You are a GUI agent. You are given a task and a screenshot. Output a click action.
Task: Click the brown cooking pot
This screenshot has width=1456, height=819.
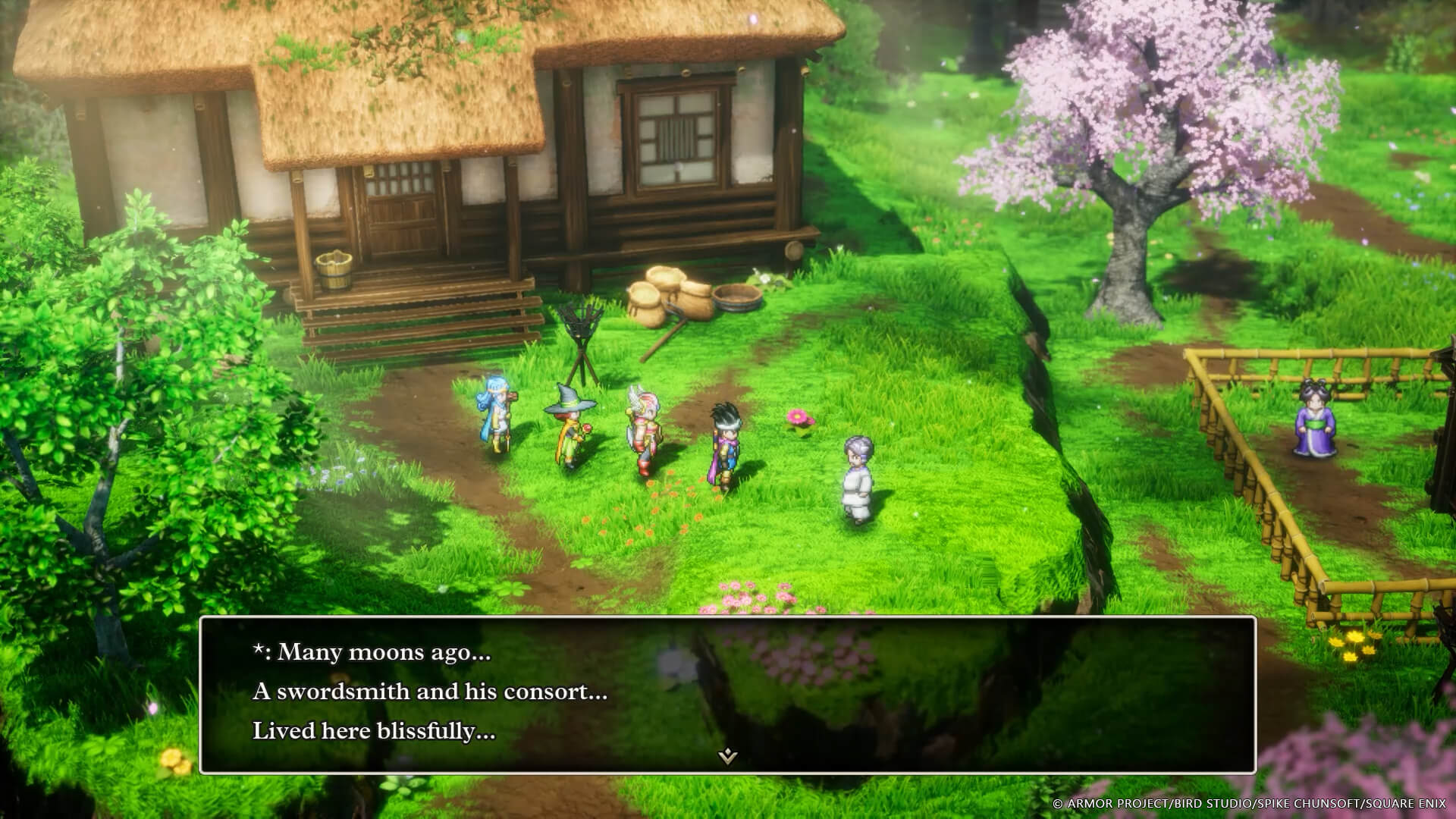(x=734, y=296)
